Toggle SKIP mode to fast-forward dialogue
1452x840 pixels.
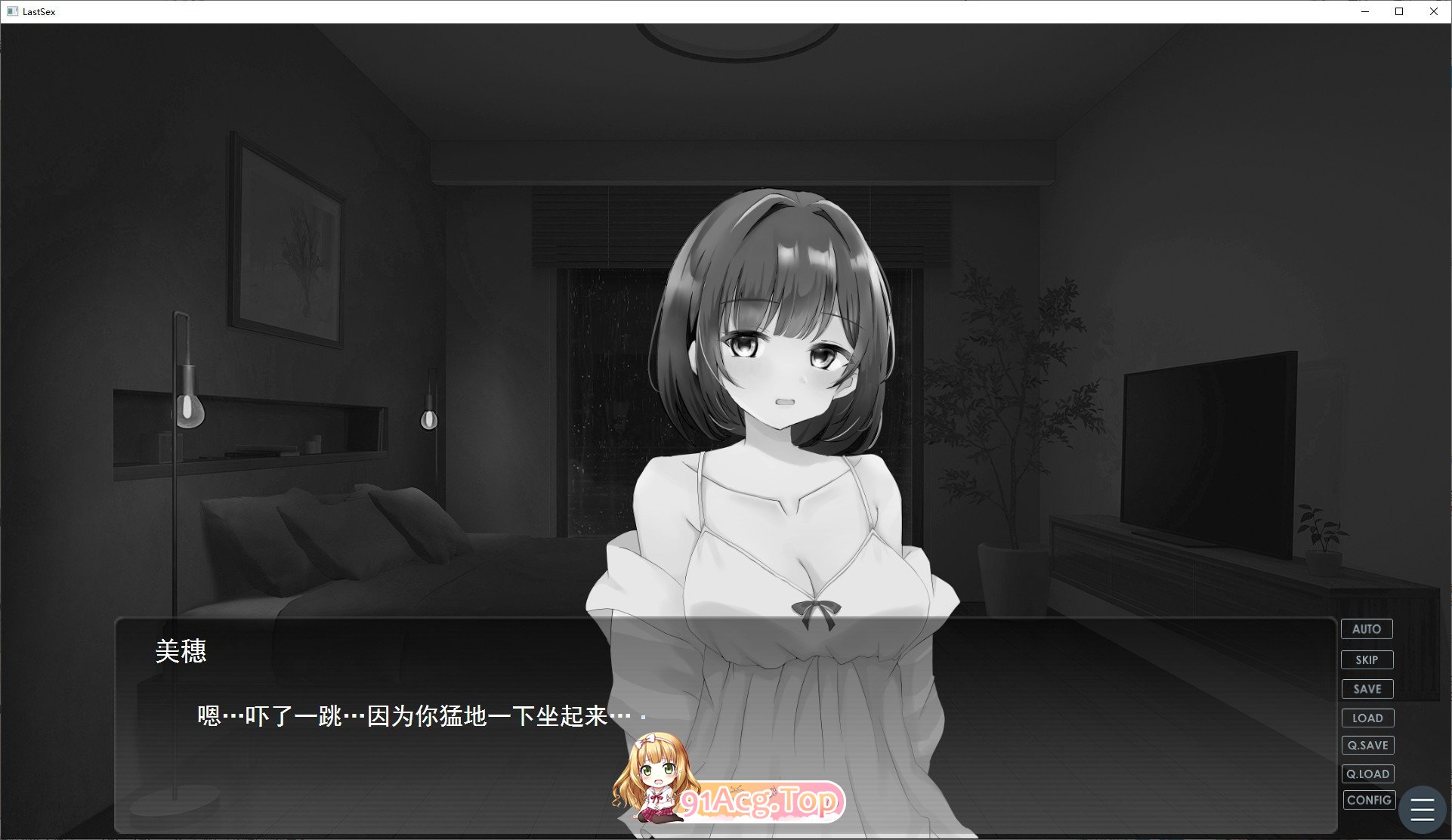[x=1367, y=659]
